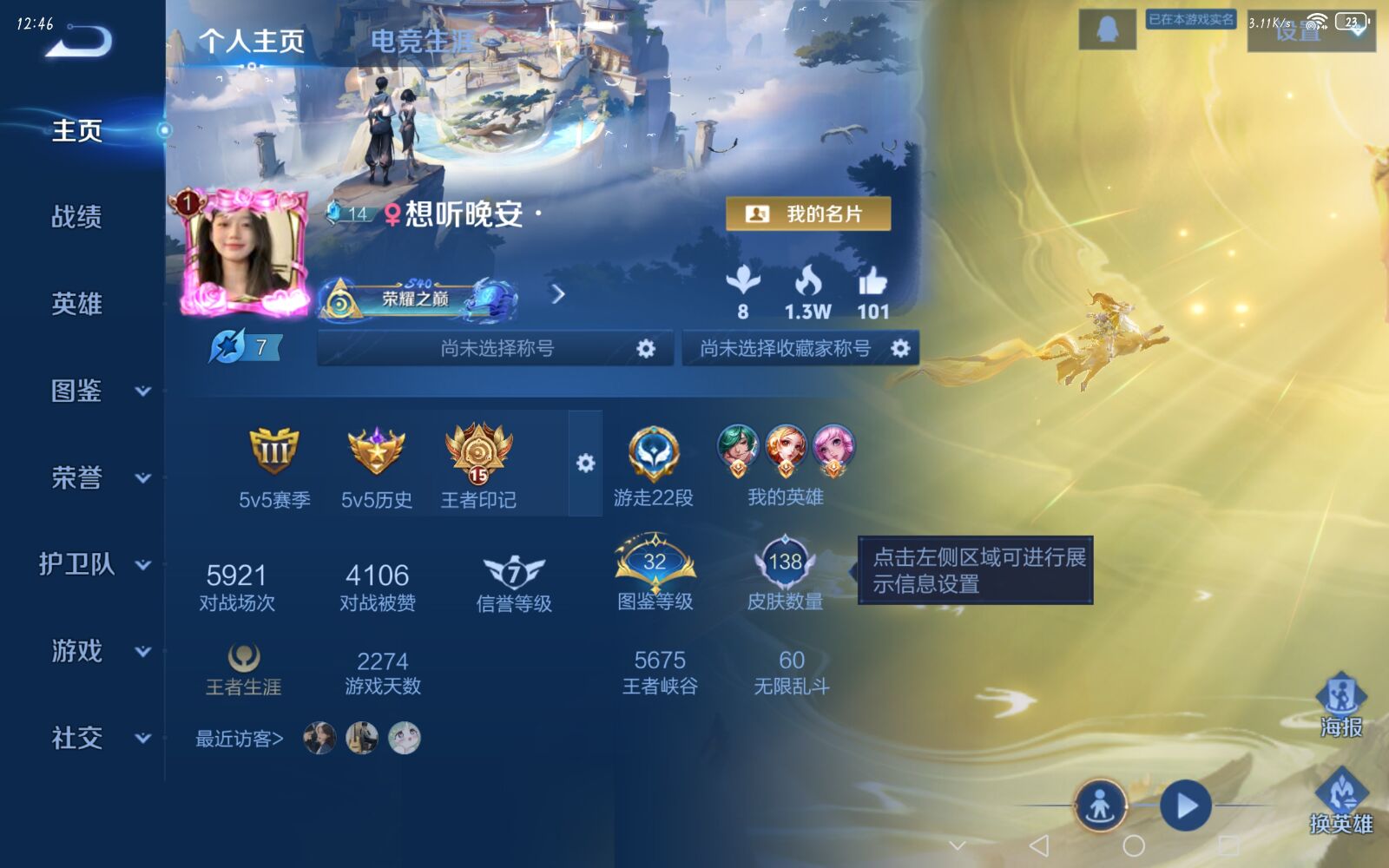Open the 最近访客 visitors link
1389x868 pixels.
(239, 740)
